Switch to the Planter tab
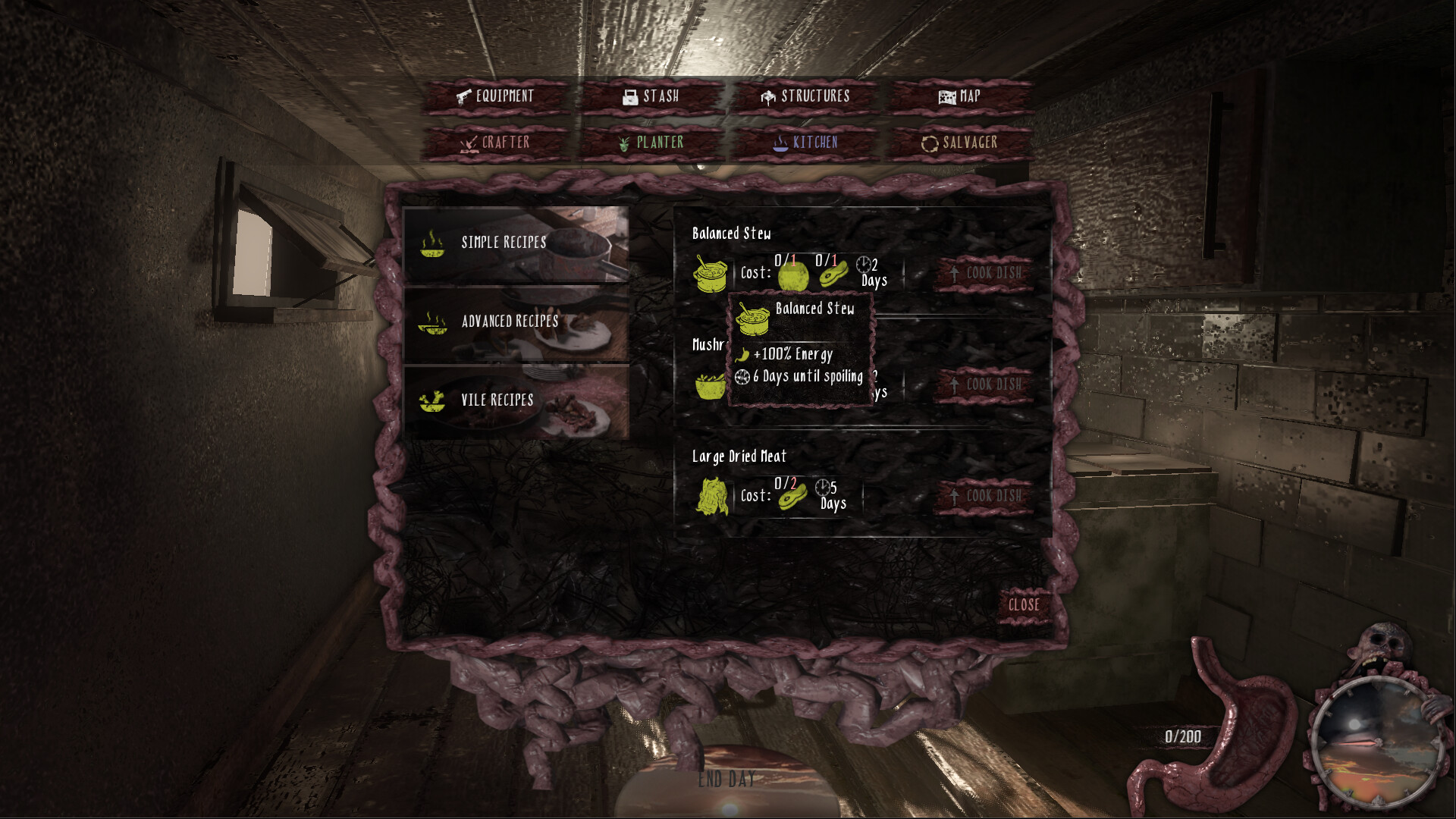1456x819 pixels. click(x=654, y=142)
